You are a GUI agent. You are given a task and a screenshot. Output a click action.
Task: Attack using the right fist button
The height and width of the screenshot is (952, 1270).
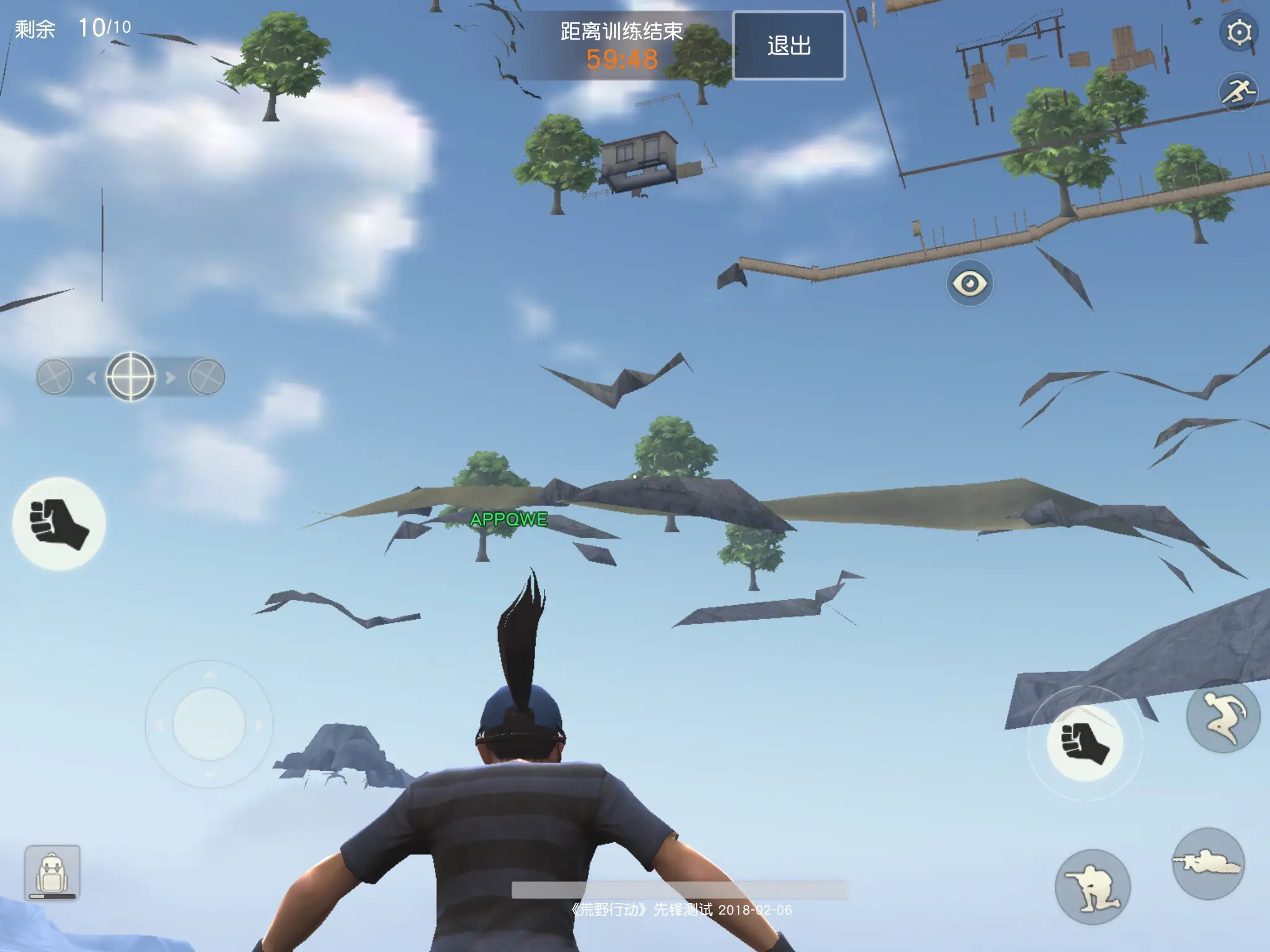coord(1085,743)
